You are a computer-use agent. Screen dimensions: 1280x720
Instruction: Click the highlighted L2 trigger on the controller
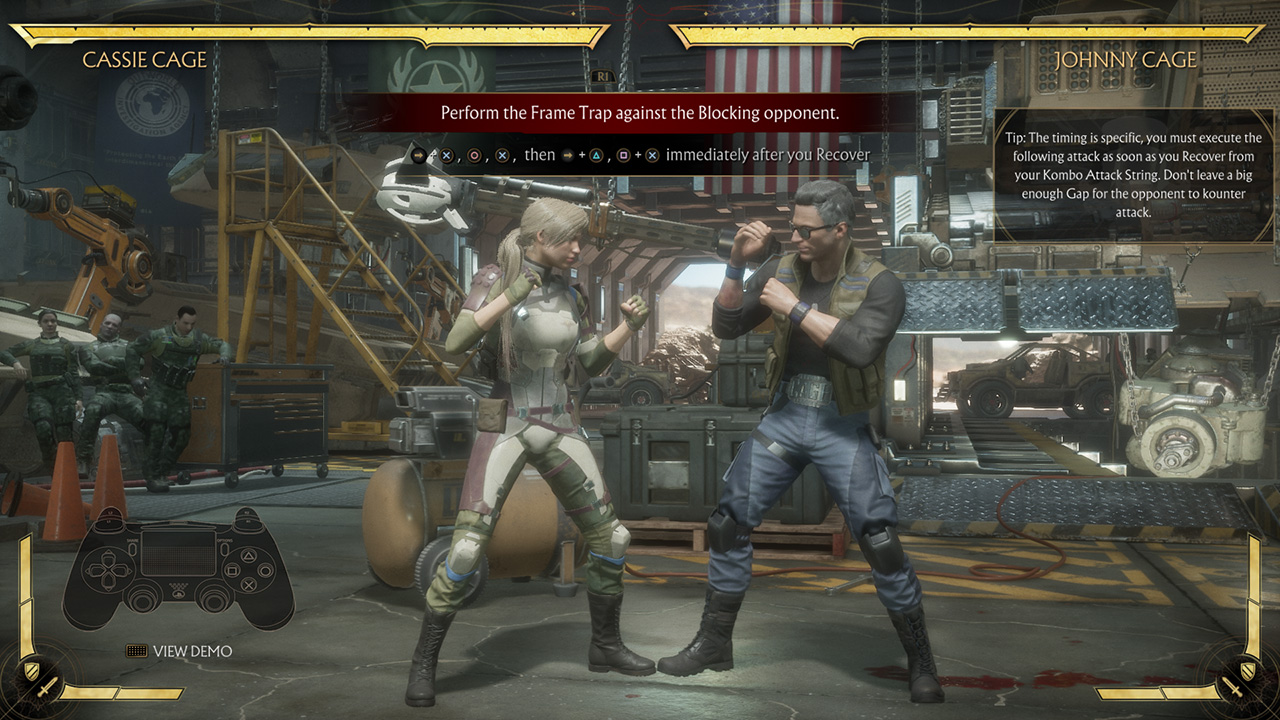pos(108,514)
